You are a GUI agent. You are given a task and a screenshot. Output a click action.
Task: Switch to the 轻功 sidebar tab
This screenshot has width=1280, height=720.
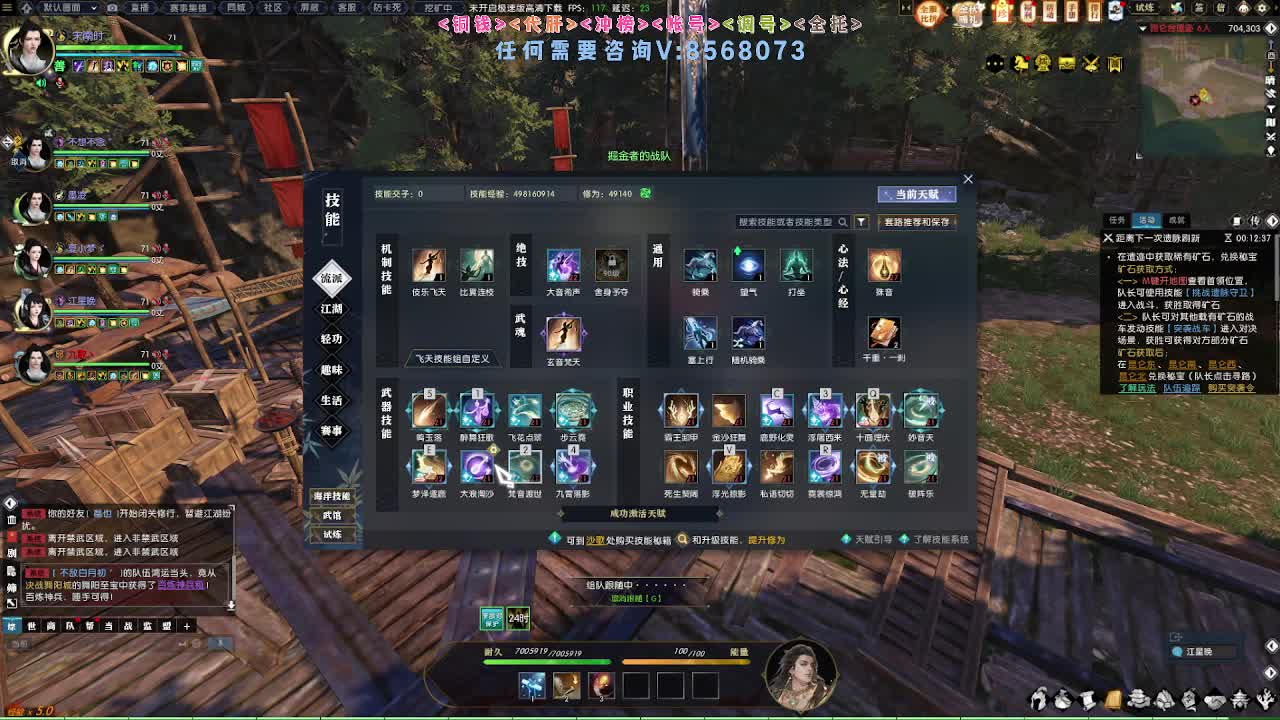pyautogui.click(x=331, y=339)
